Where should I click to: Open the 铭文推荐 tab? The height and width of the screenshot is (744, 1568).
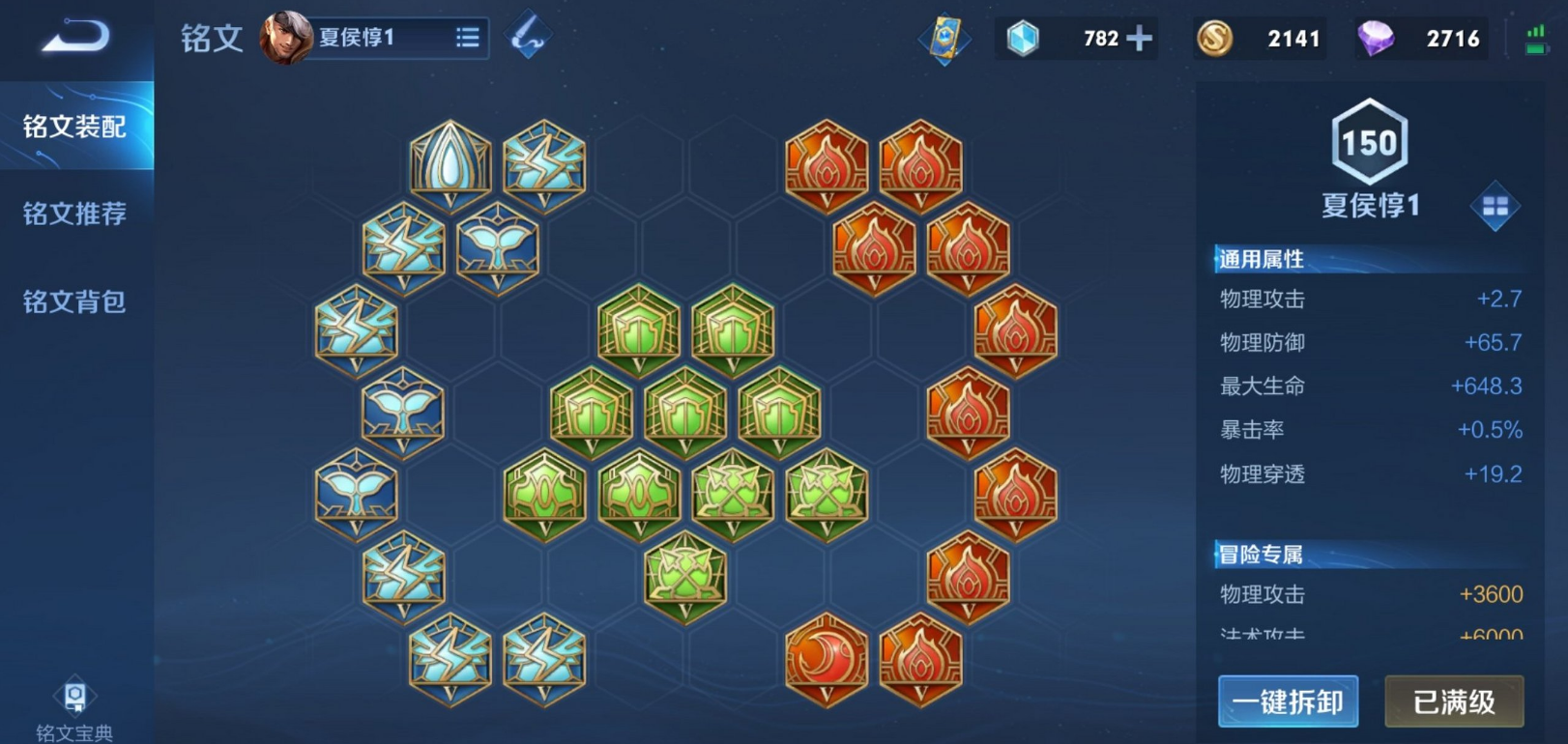click(75, 214)
